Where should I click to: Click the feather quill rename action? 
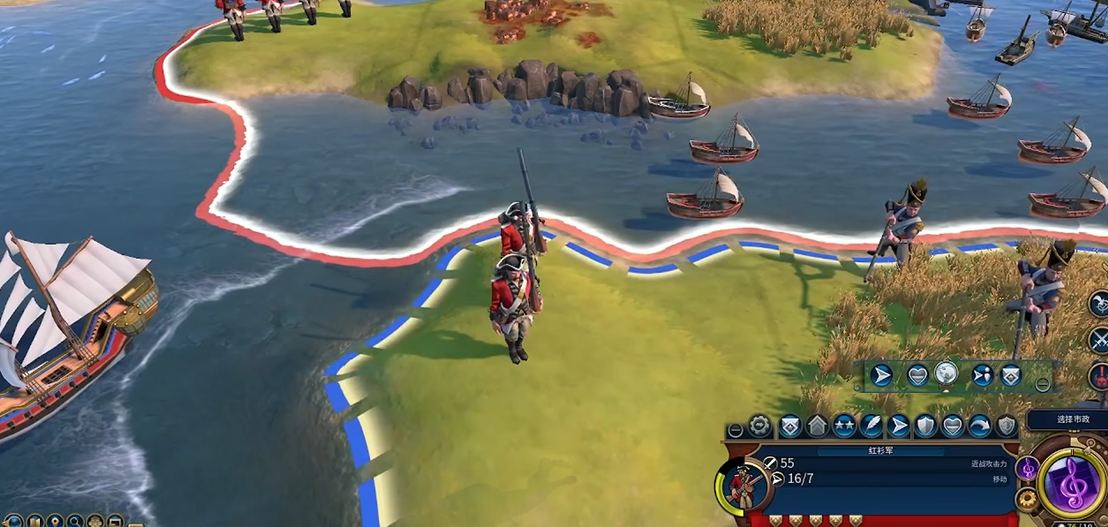tap(872, 425)
